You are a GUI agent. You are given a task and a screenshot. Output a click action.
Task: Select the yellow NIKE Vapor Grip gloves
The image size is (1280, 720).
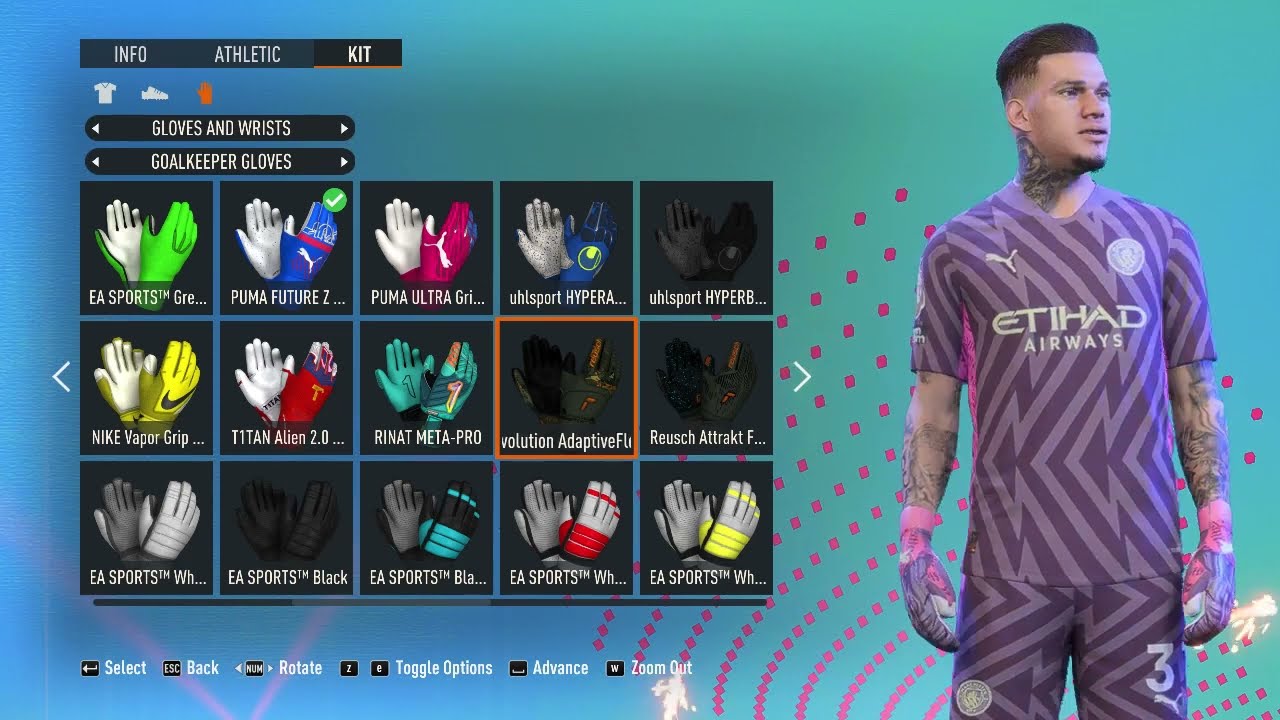pos(146,387)
